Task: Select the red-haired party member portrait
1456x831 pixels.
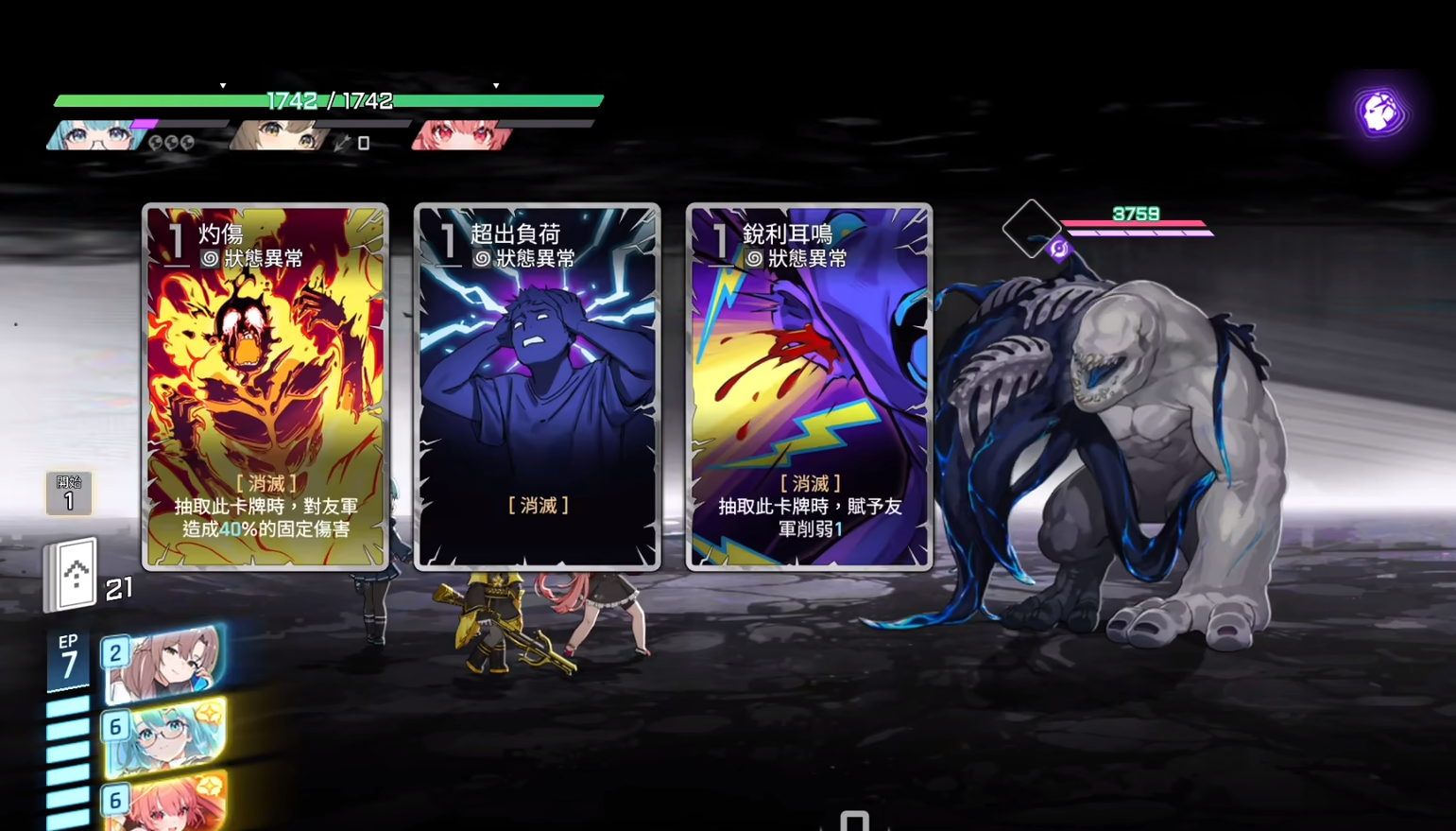Action: 460,136
